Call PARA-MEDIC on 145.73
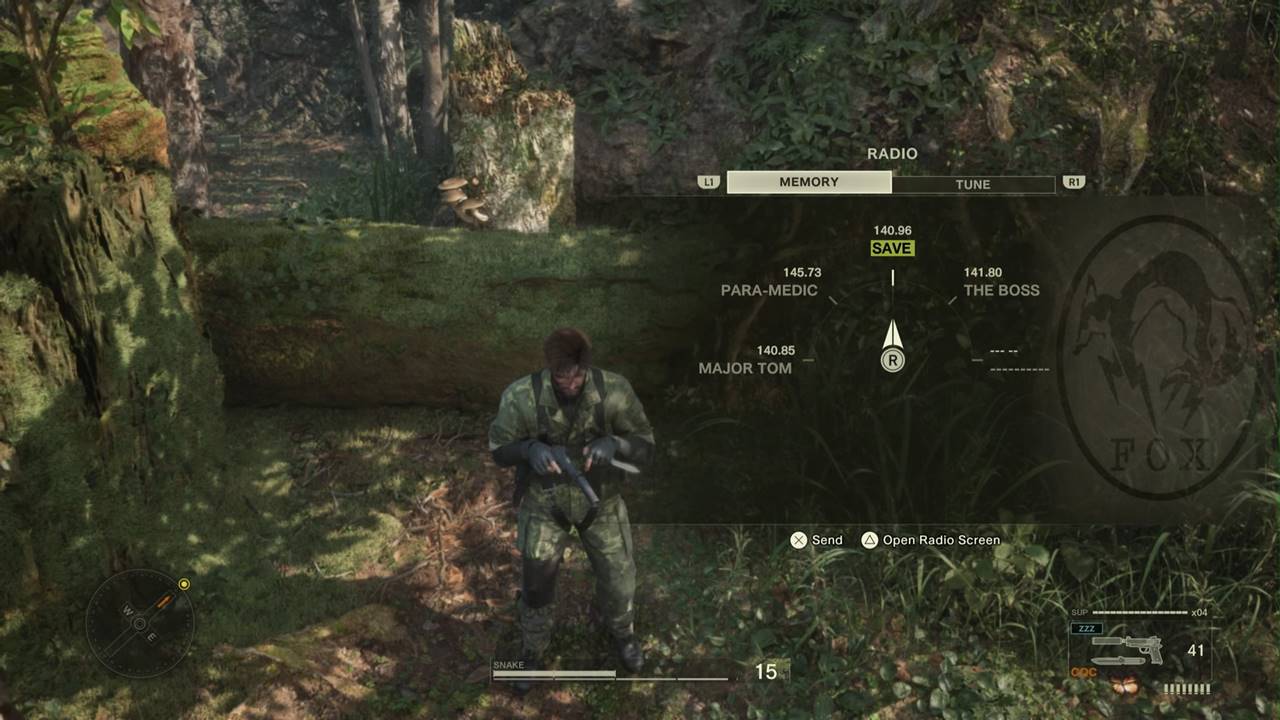Viewport: 1280px width, 720px height. (769, 290)
